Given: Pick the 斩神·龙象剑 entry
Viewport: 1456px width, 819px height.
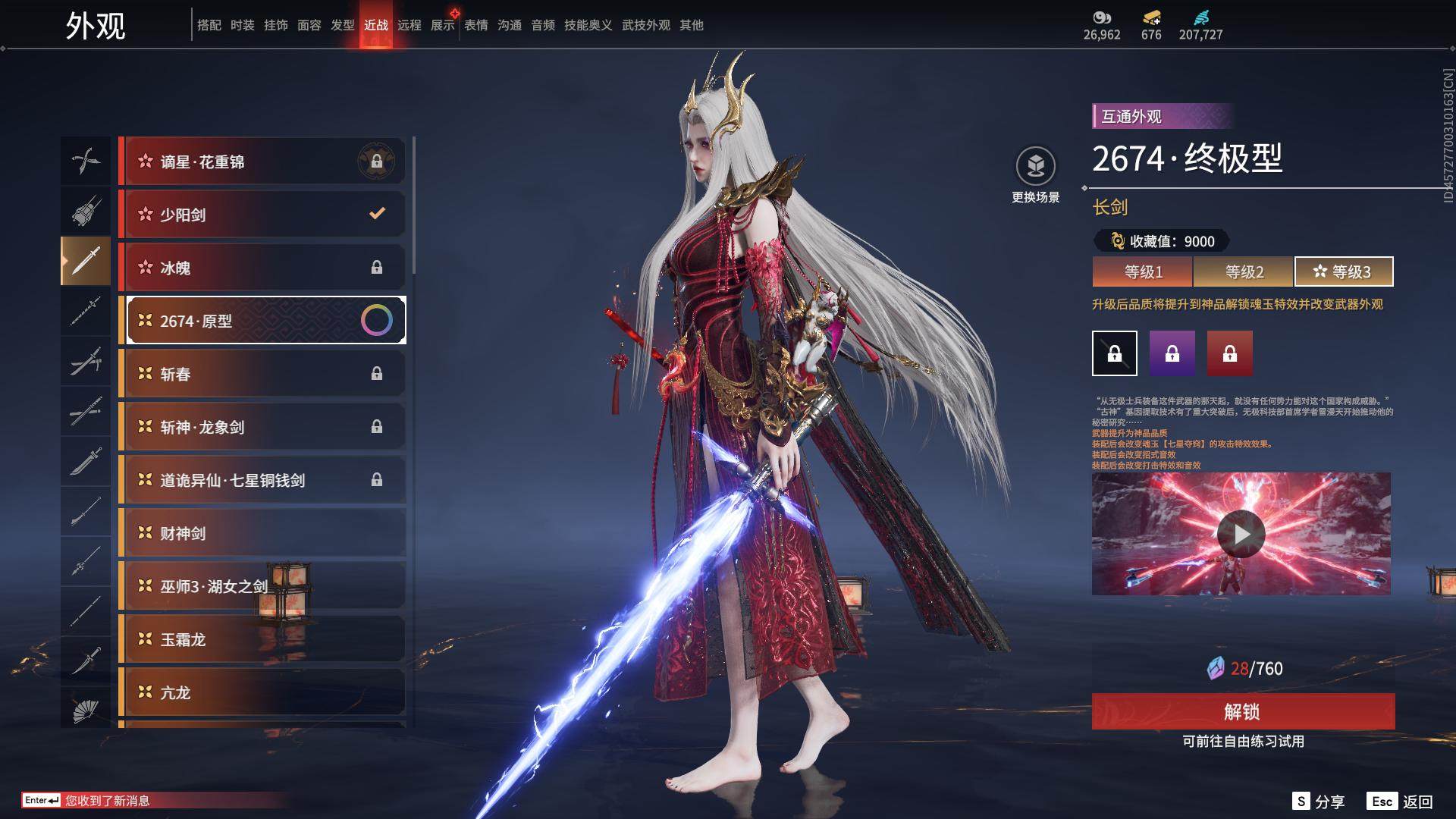Looking at the screenshot, I should click(x=262, y=427).
